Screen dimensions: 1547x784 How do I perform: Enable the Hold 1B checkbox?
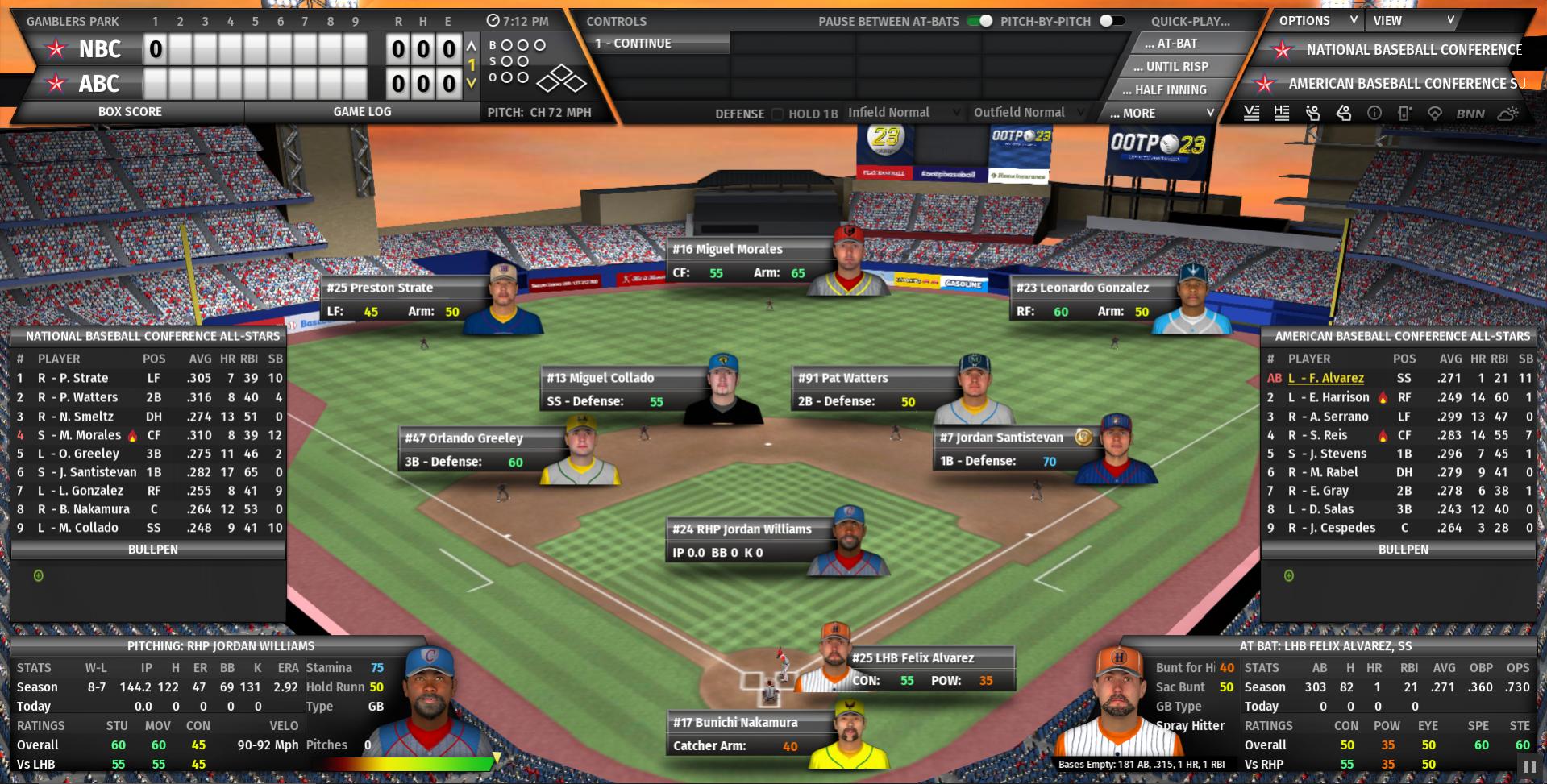778,114
